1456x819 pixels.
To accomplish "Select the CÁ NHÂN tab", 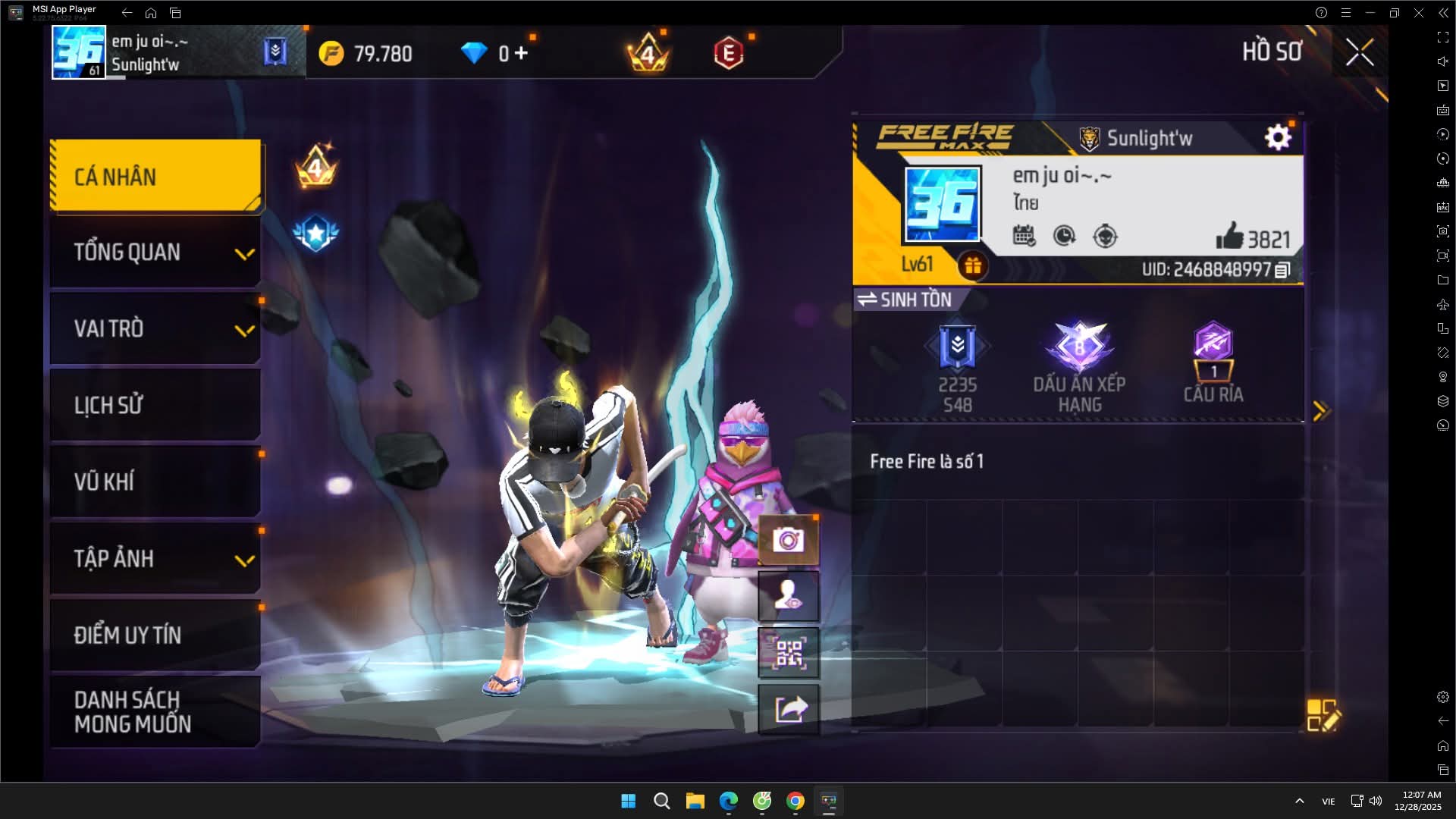I will (155, 176).
